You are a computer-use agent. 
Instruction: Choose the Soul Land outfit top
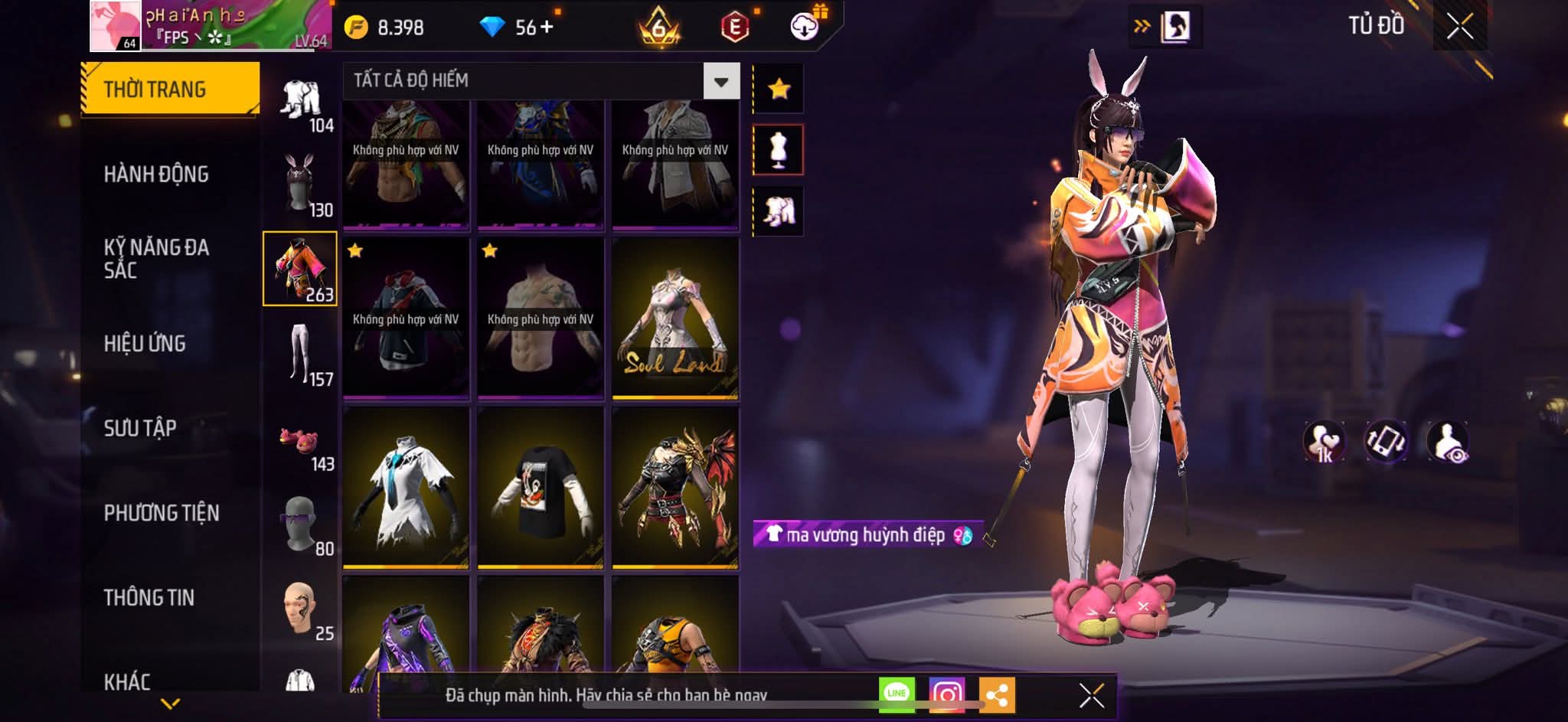(x=675, y=319)
